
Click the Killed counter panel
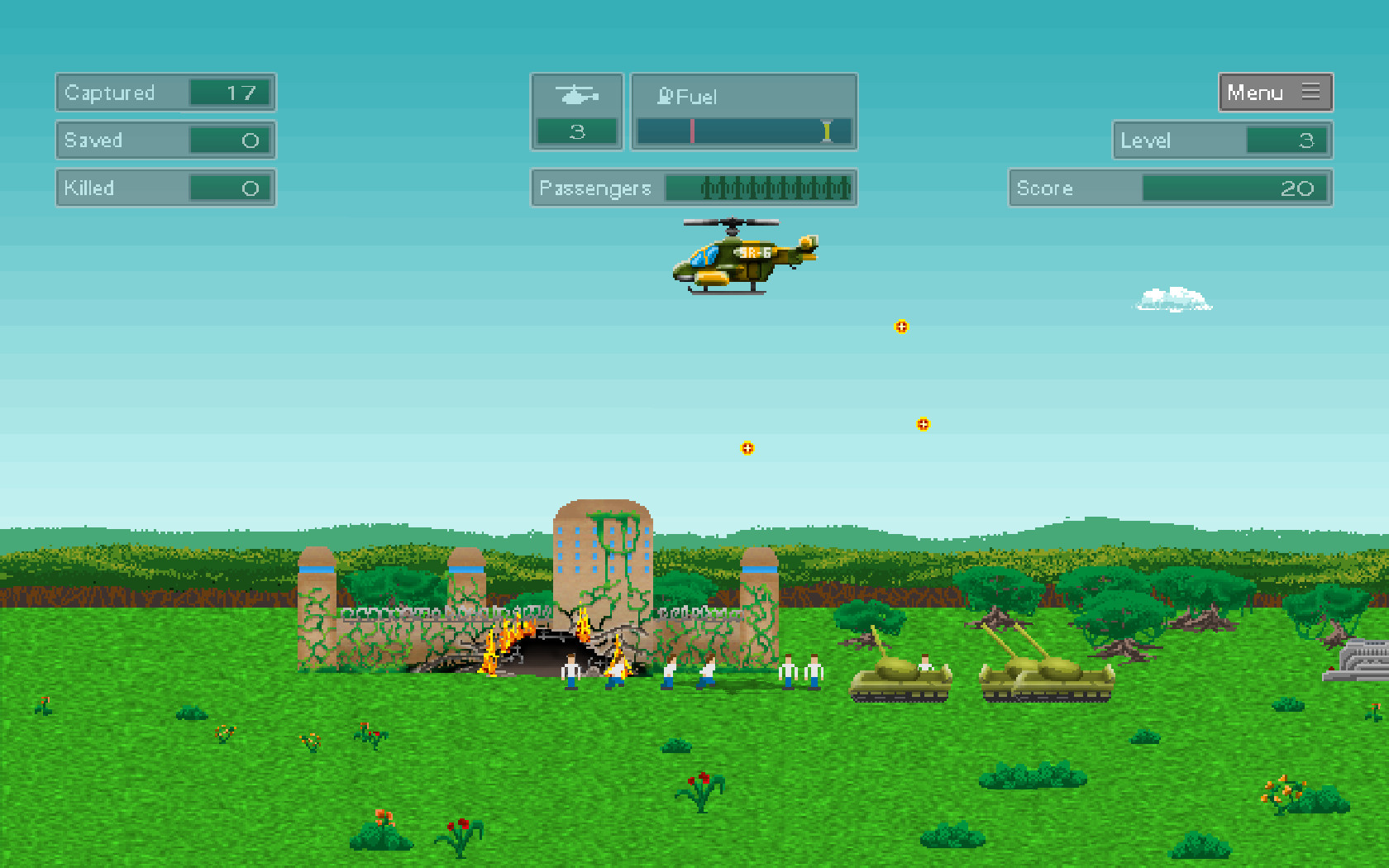[165, 188]
